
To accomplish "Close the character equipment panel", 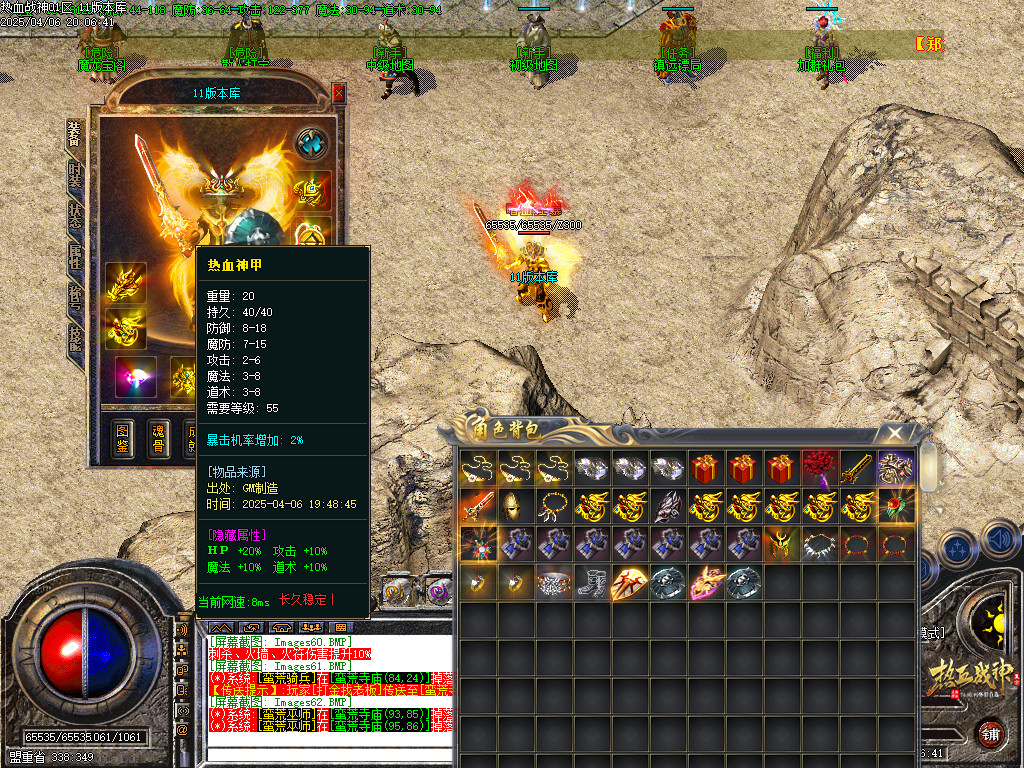I will click(338, 93).
